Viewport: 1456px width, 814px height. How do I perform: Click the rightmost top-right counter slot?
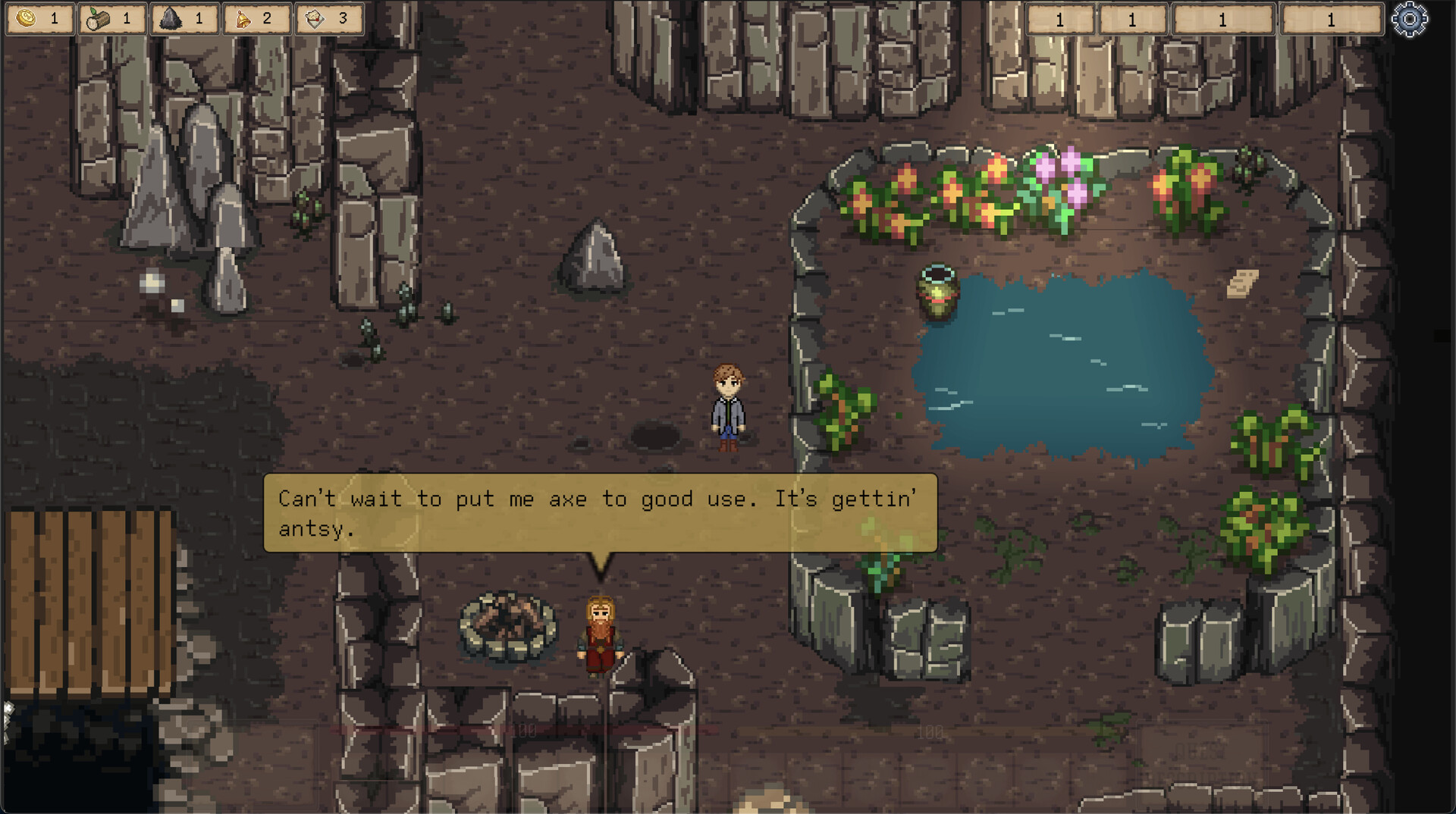tap(1329, 20)
